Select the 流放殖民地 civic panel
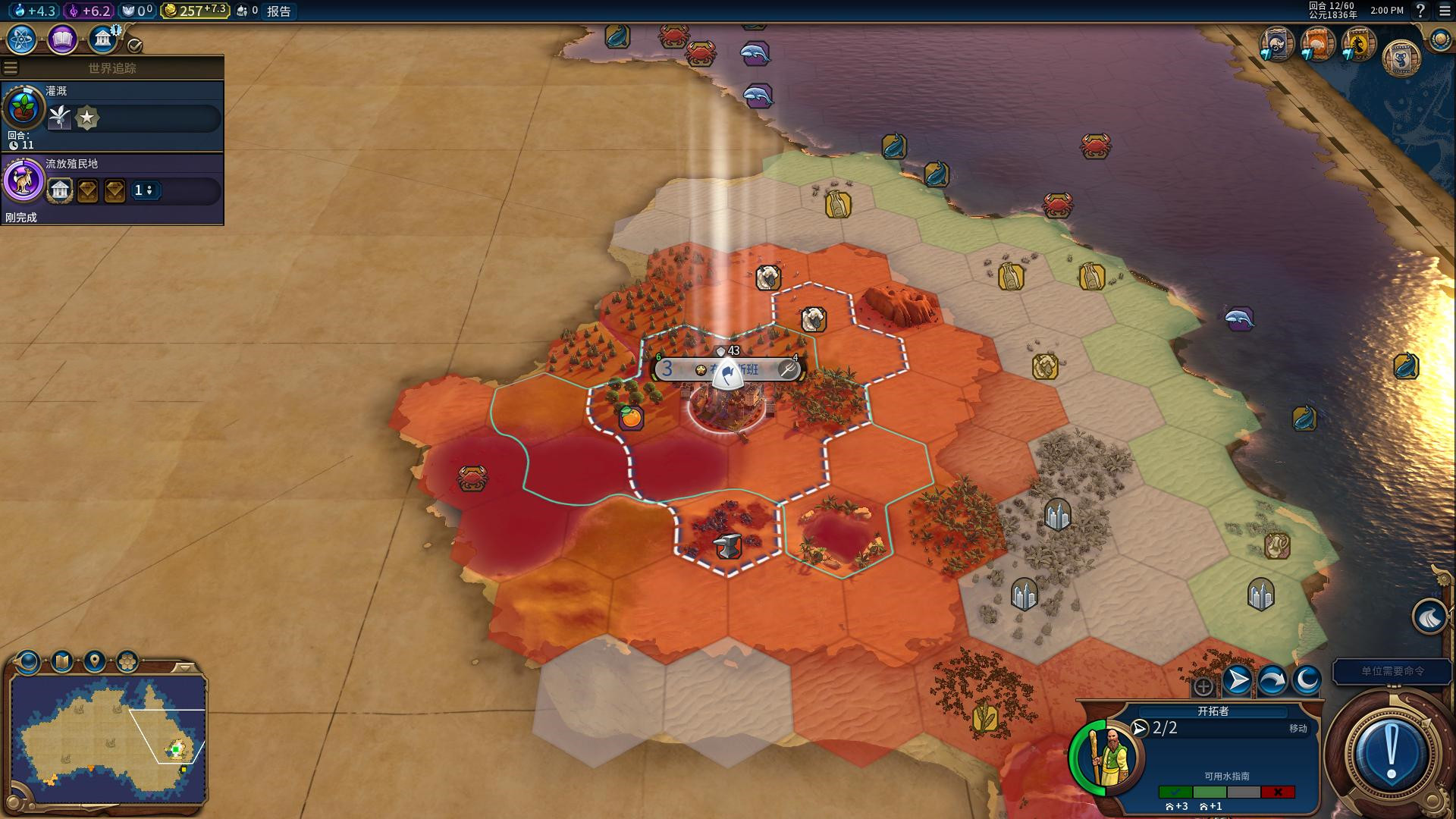The image size is (1456, 819). 112,188
